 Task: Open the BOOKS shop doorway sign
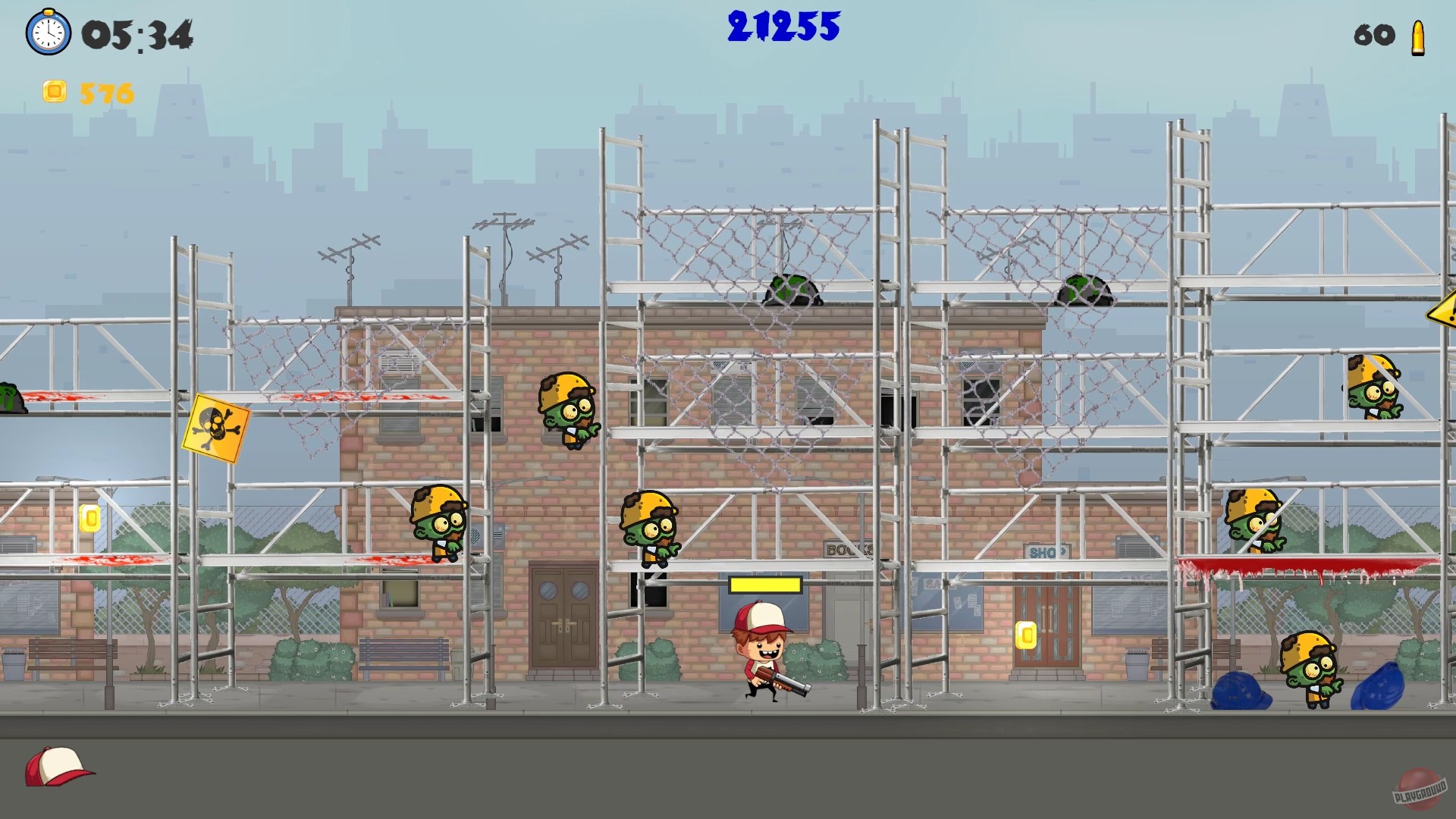[x=849, y=548]
